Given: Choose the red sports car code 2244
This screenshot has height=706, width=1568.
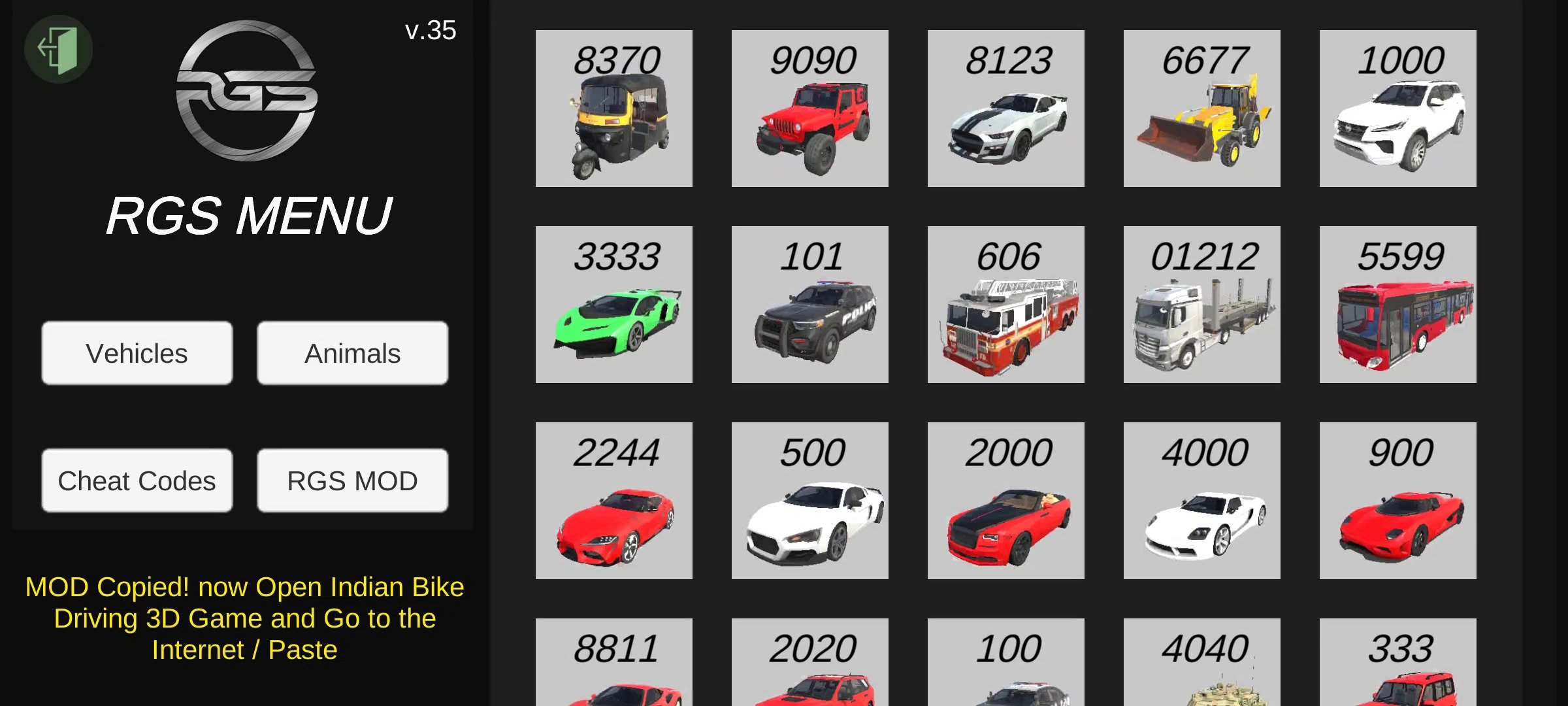Looking at the screenshot, I should (613, 501).
